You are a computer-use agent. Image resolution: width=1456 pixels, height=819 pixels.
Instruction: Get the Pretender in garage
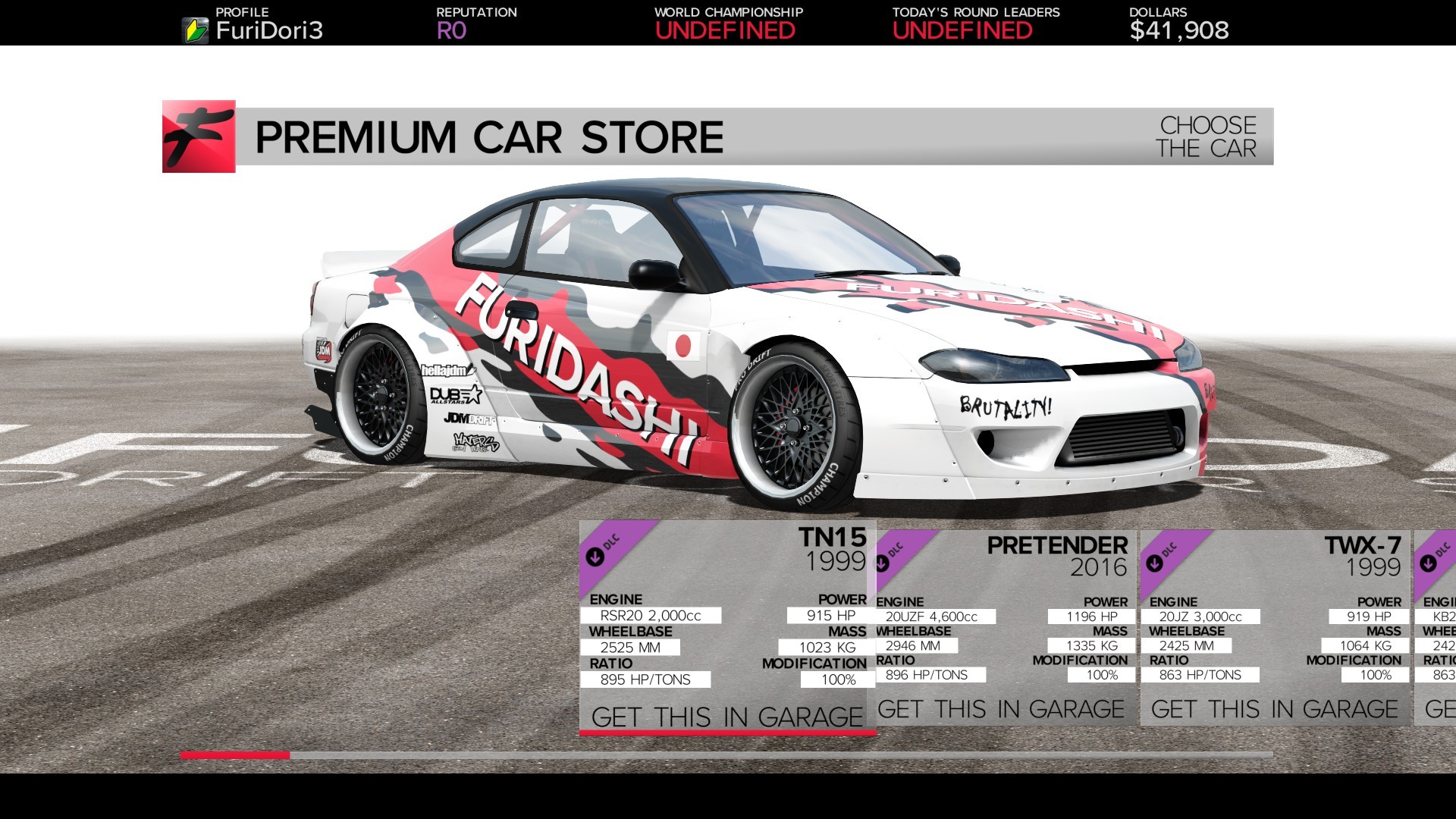[1001, 709]
